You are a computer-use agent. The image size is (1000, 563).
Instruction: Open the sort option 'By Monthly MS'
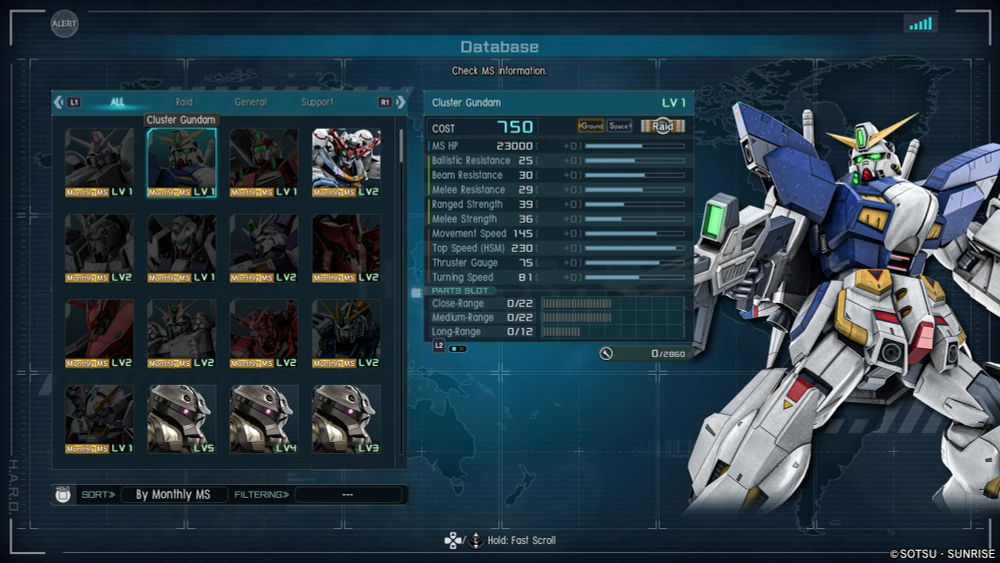click(173, 495)
